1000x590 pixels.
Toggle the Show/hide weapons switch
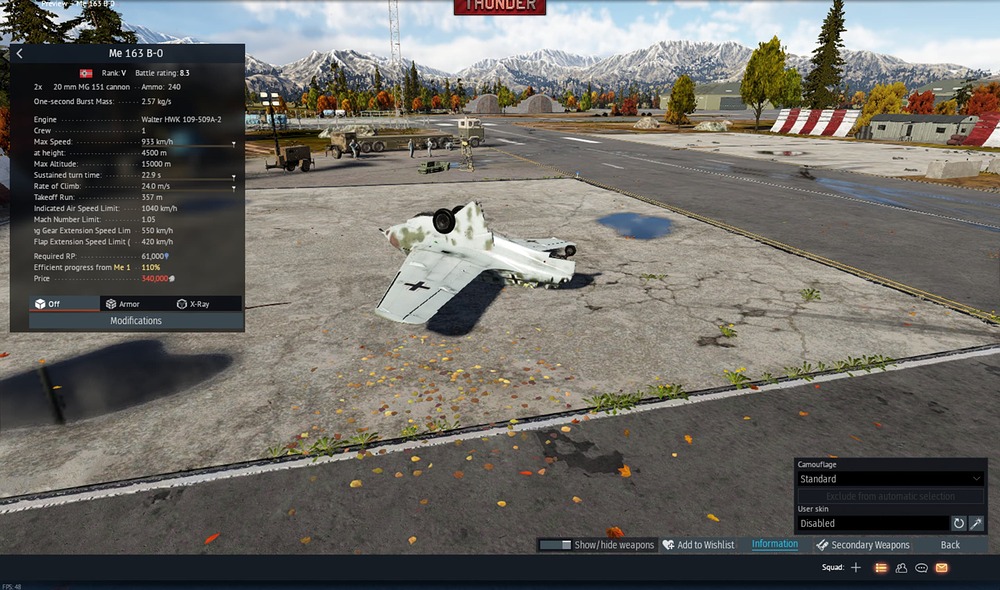555,545
